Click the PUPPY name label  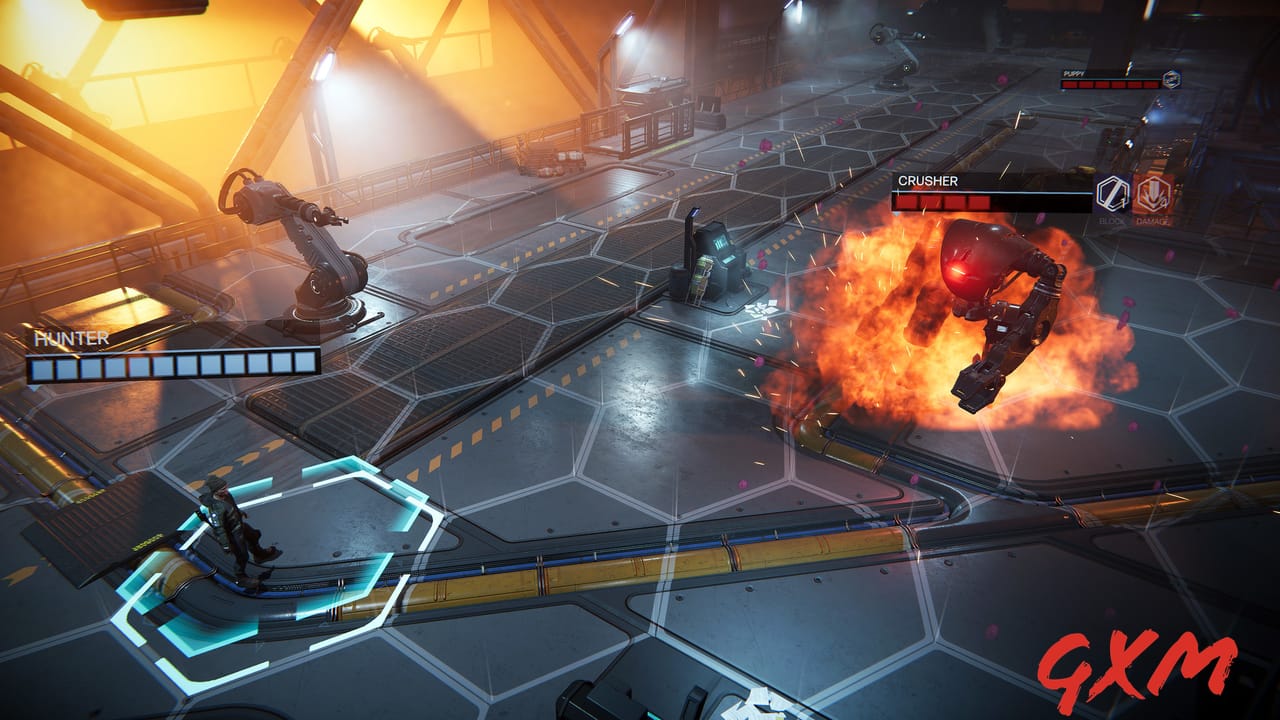(x=1072, y=73)
